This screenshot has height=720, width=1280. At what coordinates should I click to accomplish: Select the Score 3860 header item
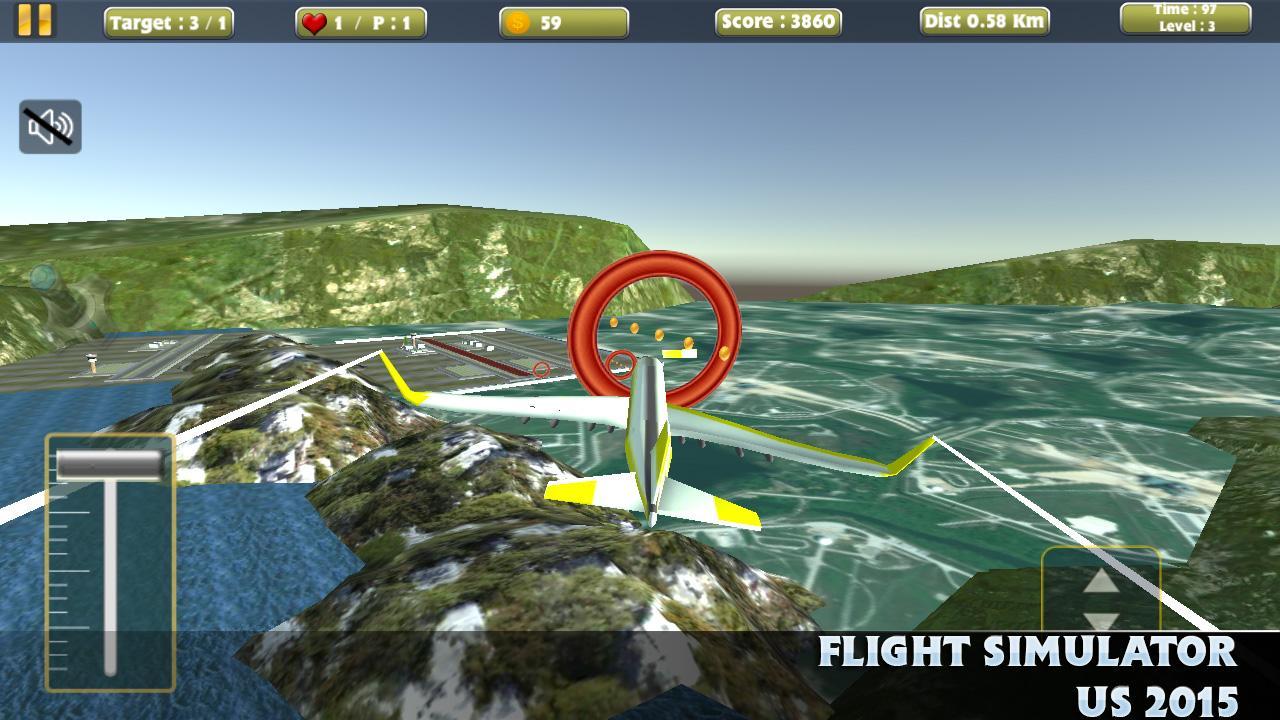[778, 20]
